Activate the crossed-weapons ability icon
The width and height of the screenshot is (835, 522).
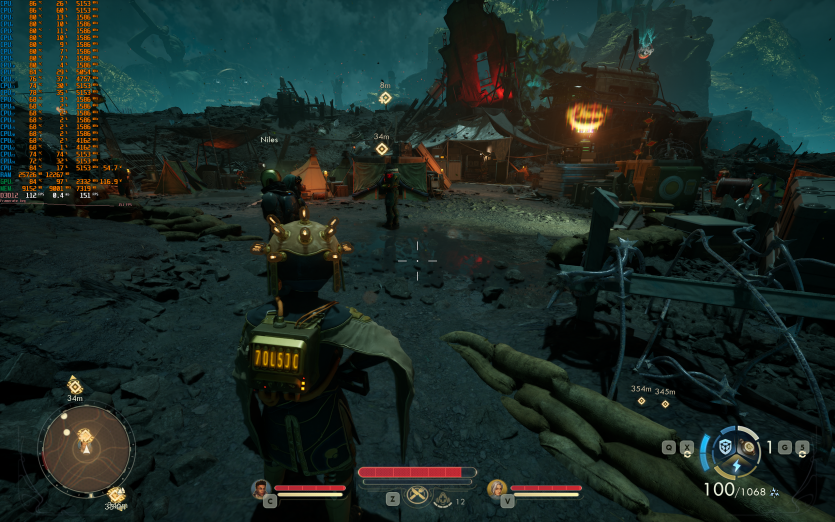pos(416,496)
